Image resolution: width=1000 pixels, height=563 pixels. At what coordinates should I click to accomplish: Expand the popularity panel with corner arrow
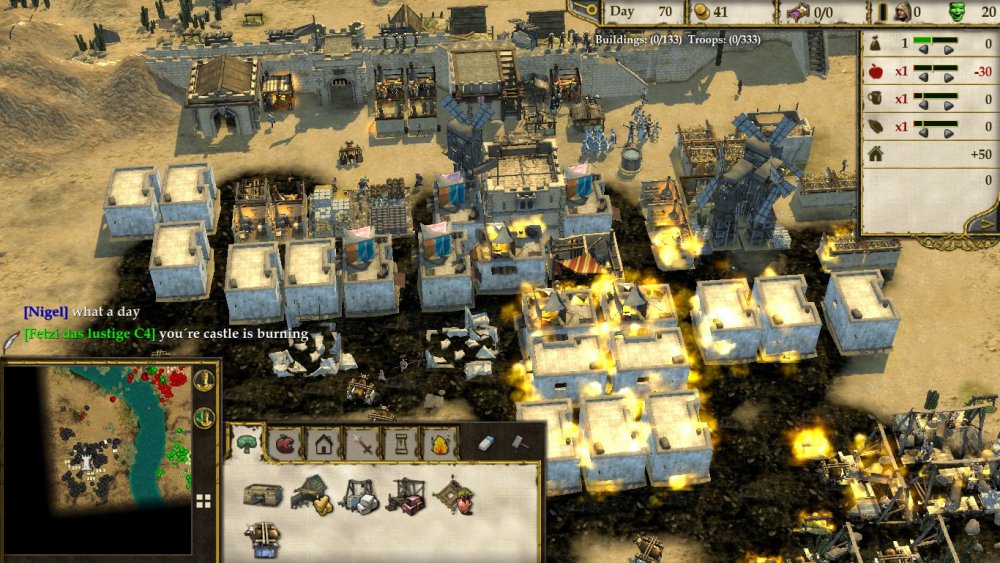(x=987, y=225)
